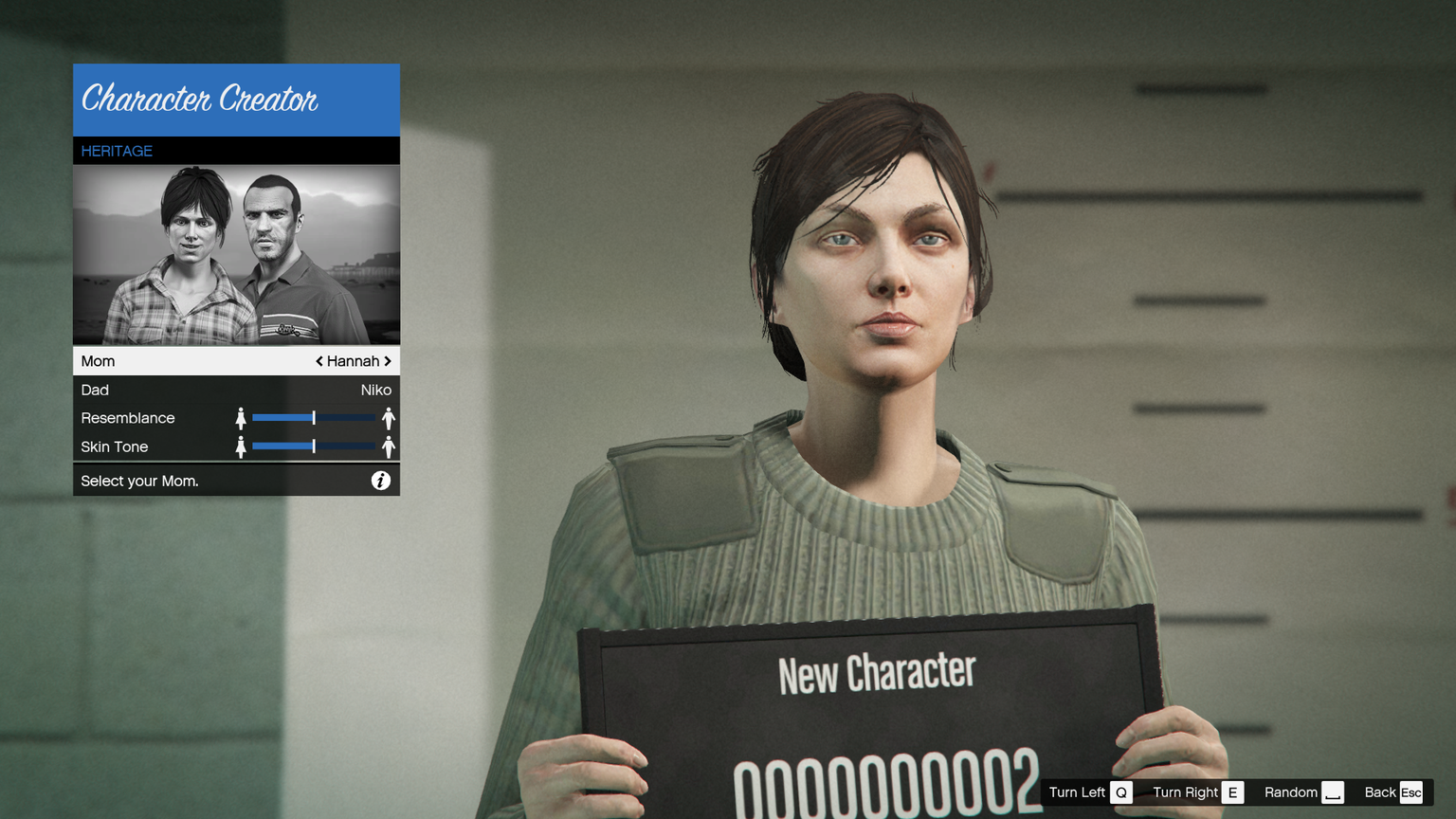Click the female icon on Resemblance row
Image resolution: width=1456 pixels, height=819 pixels.
[241, 418]
